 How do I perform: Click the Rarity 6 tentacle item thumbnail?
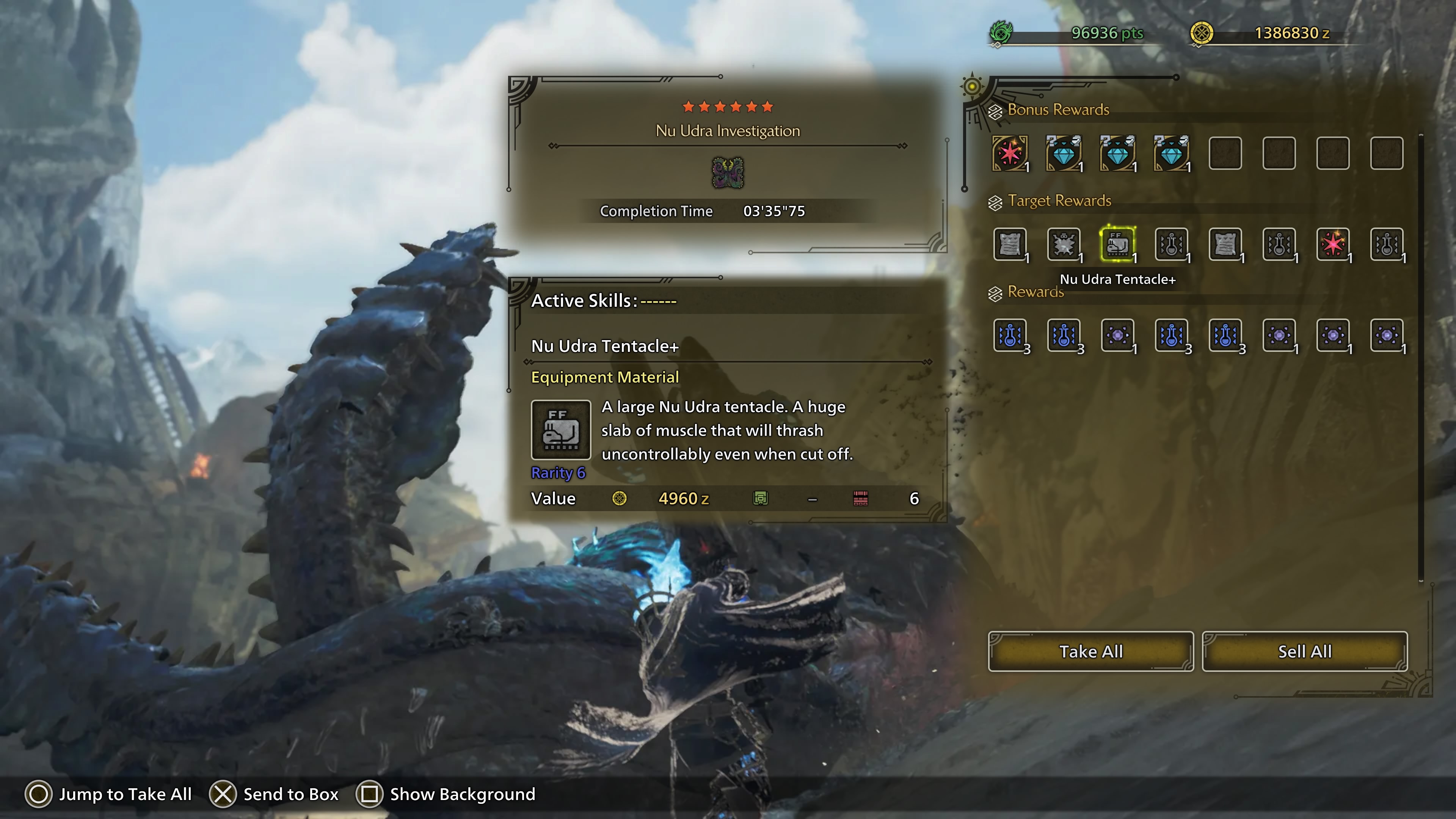(562, 430)
